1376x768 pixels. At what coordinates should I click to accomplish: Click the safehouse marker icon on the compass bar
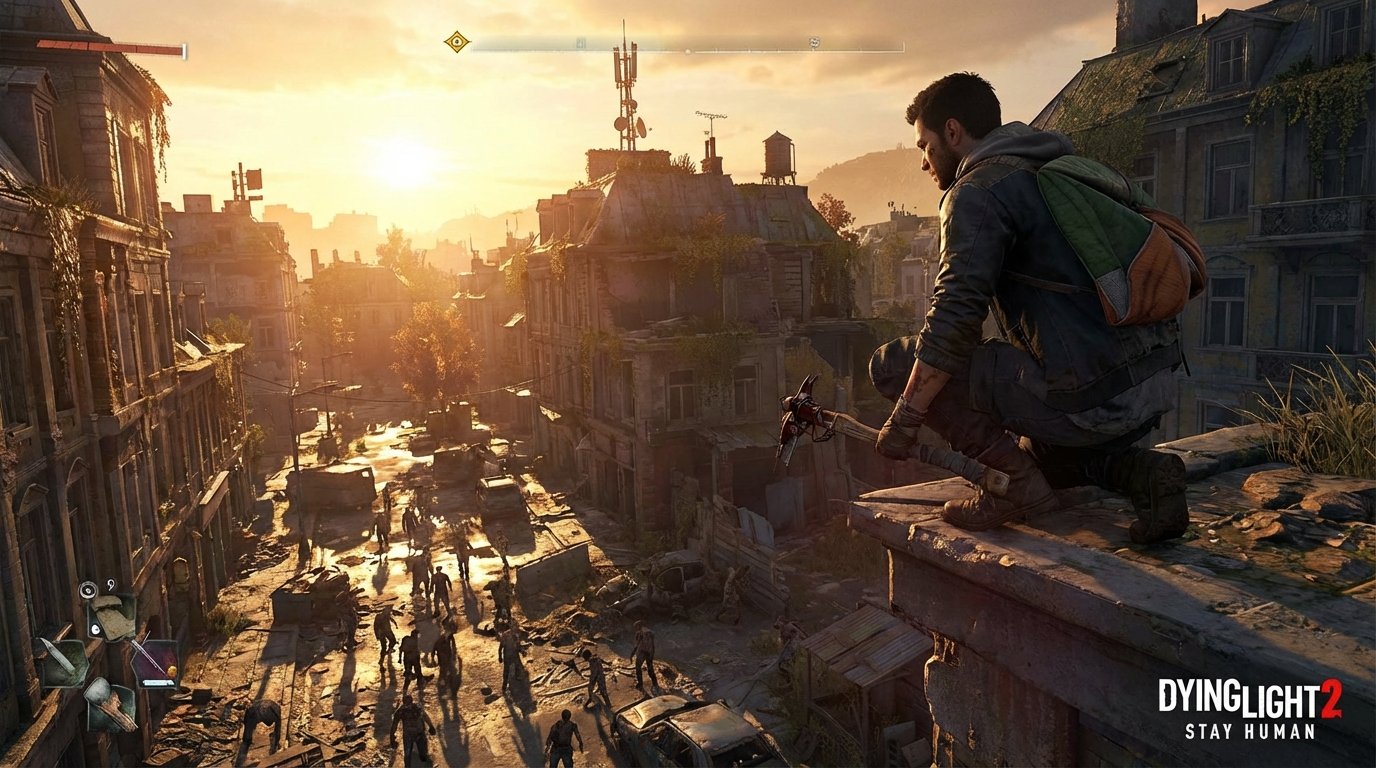coord(581,41)
